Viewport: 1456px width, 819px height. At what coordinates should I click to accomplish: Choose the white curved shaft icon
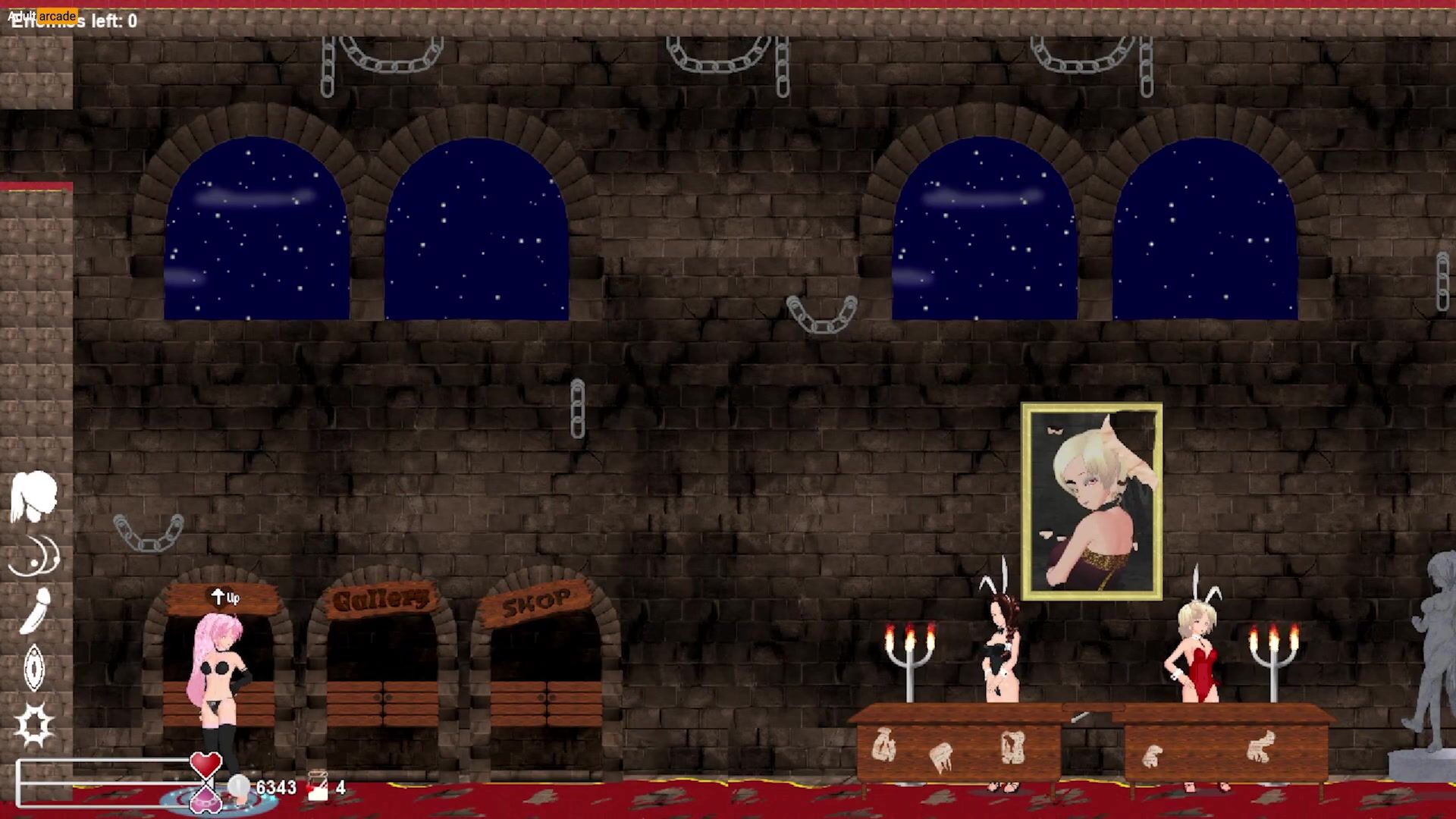35,610
